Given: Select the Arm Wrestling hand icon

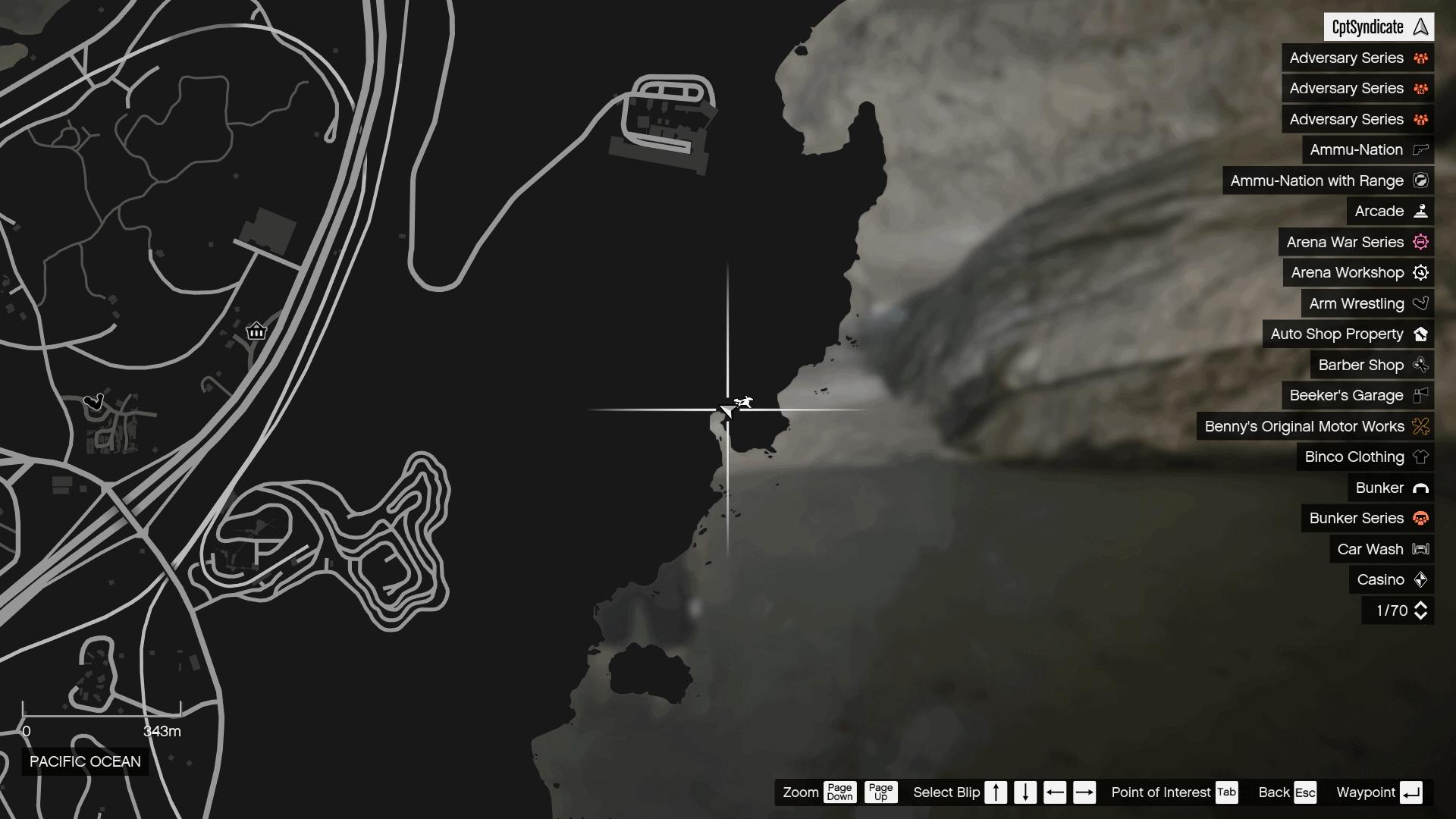Looking at the screenshot, I should (x=1419, y=303).
